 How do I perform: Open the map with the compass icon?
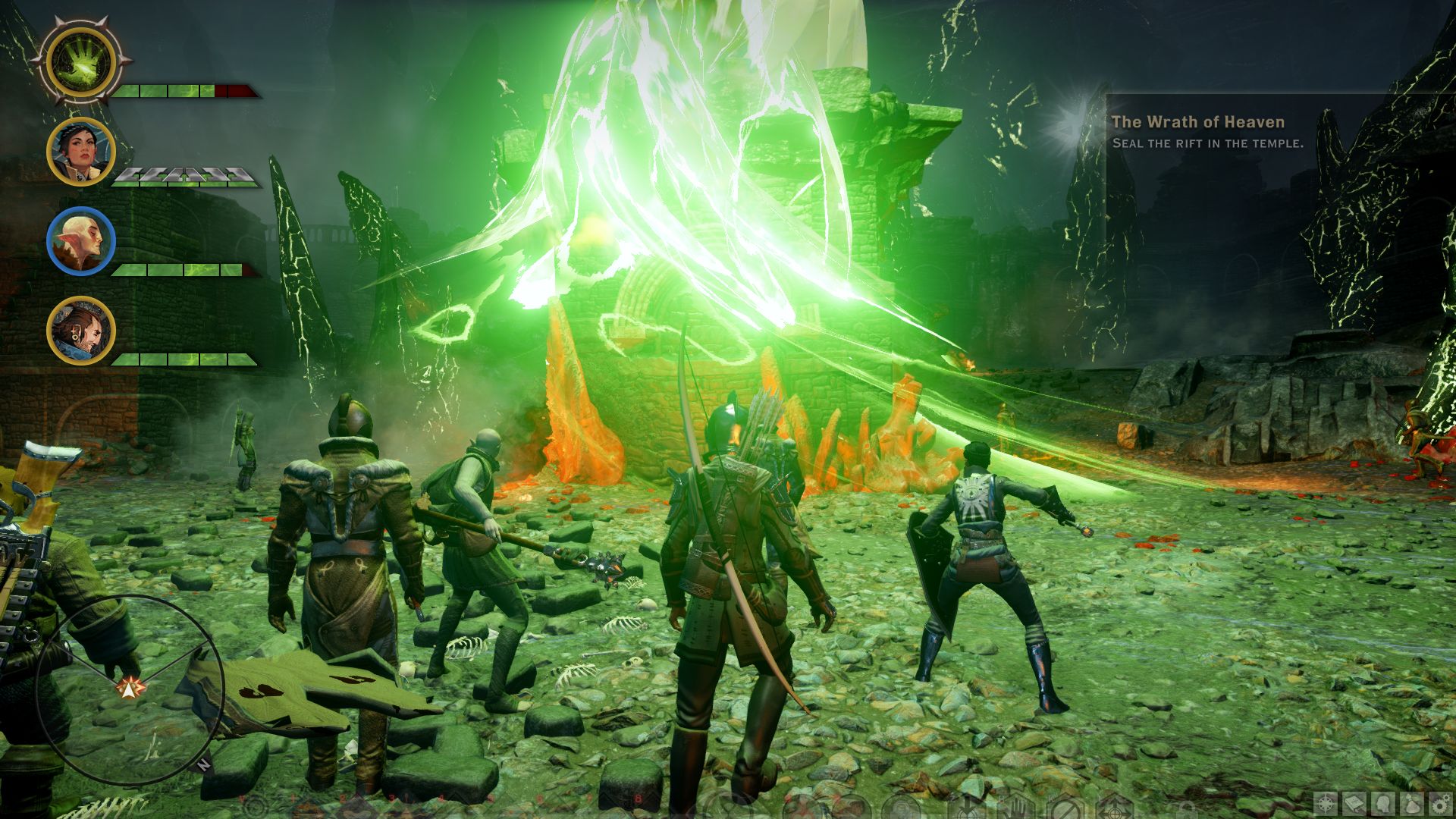pyautogui.click(x=1326, y=803)
